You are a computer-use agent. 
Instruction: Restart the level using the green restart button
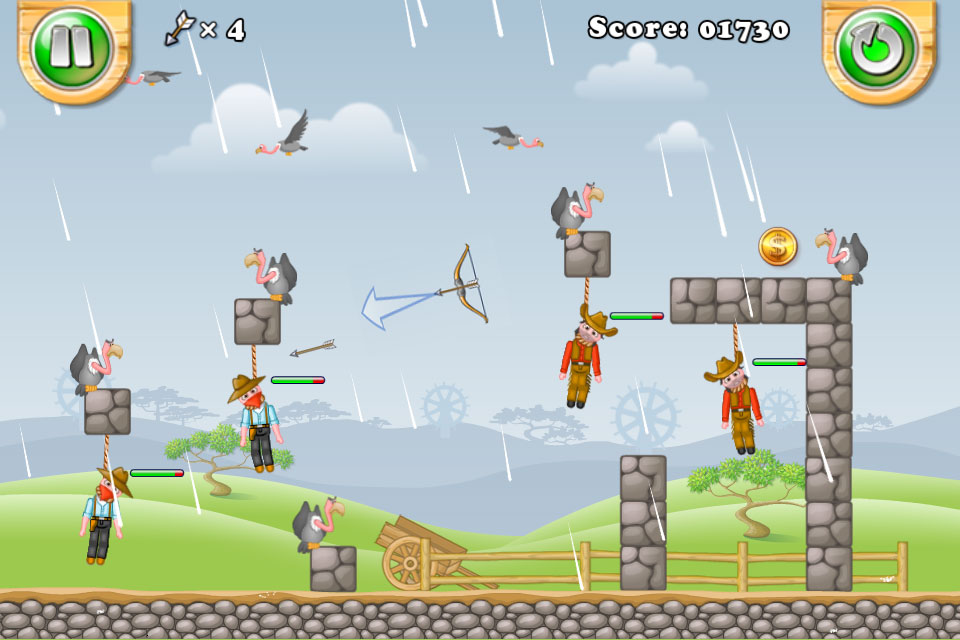[876, 45]
